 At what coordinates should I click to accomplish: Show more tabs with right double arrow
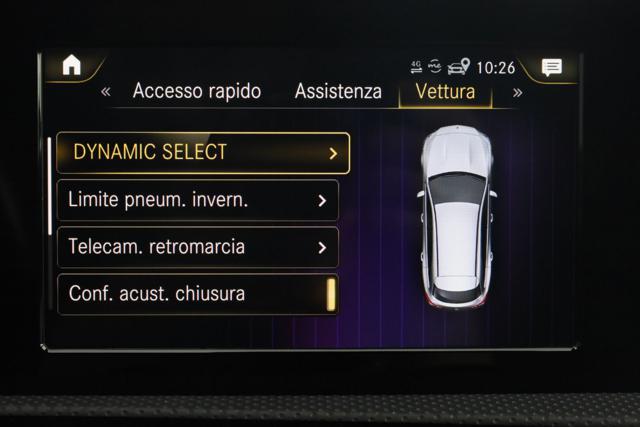(517, 92)
